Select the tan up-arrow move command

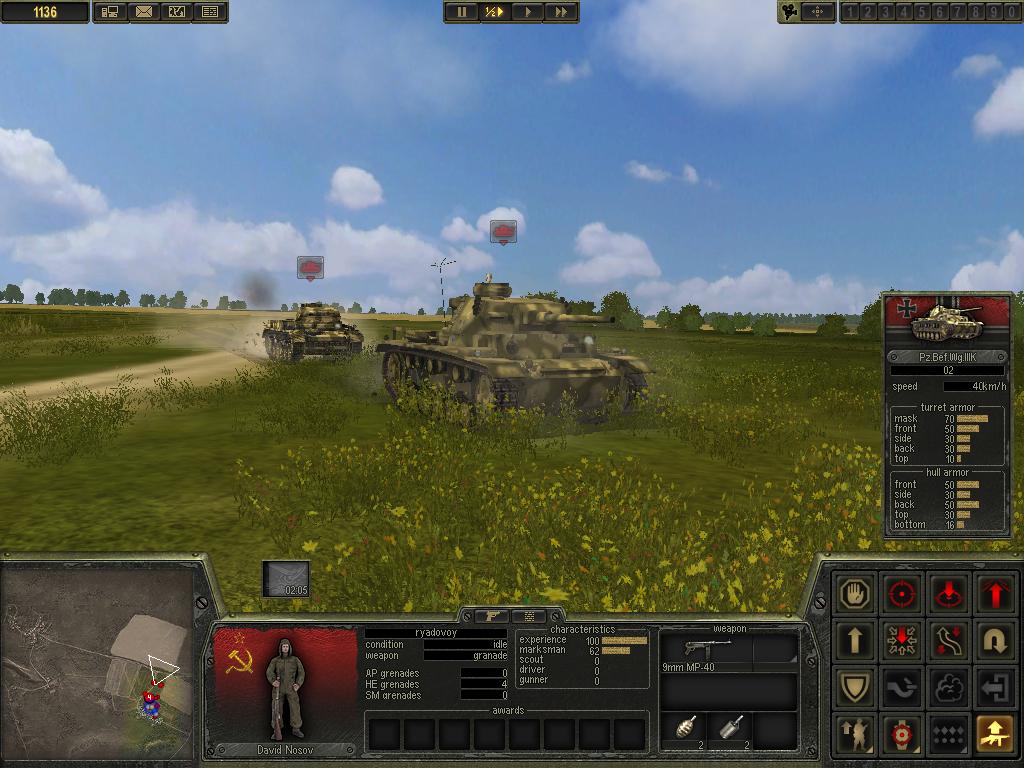[855, 640]
